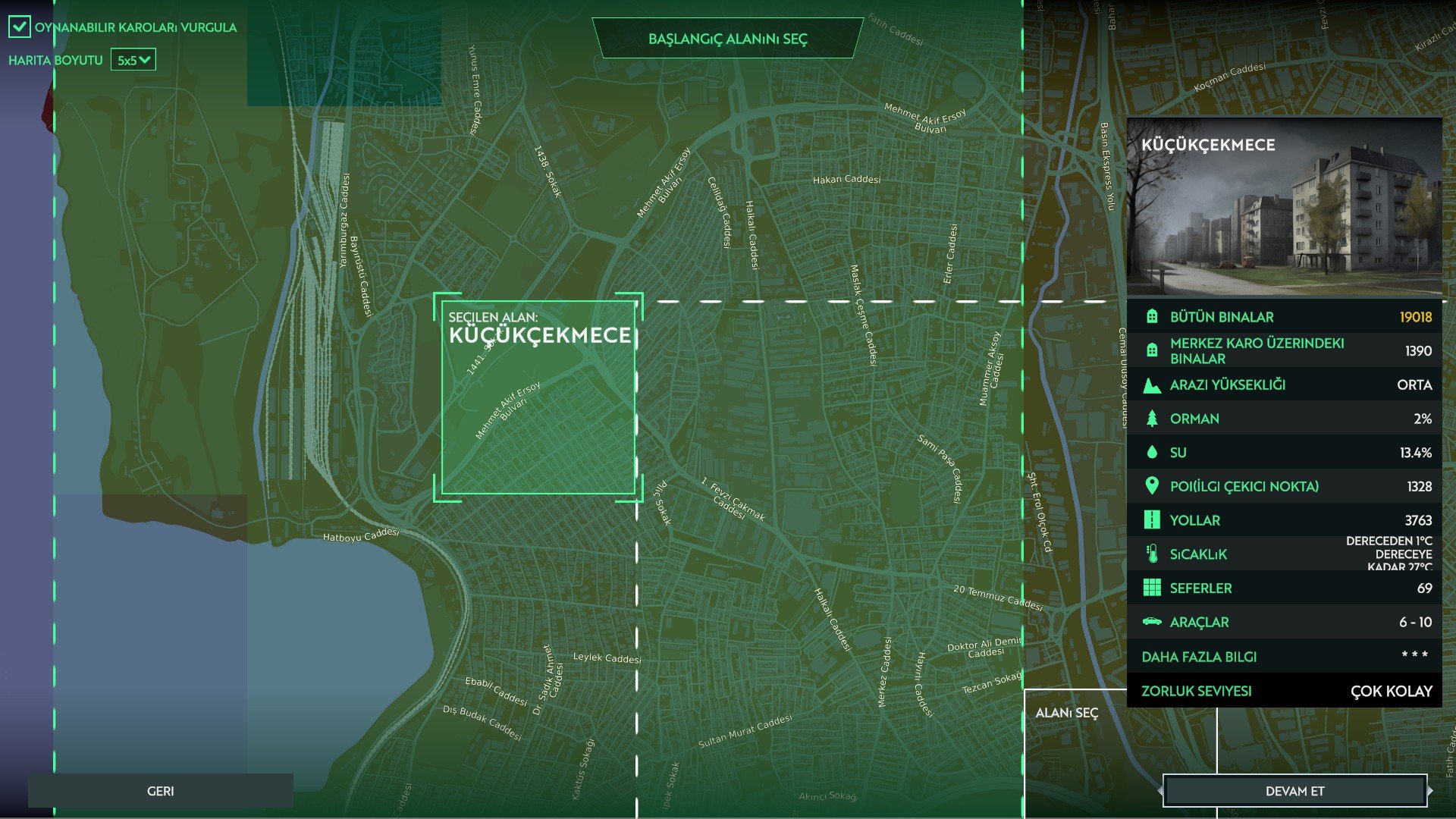1456x819 pixels.
Task: Toggle the Oynanabilir Karoları Vurgula checkbox
Action: pos(20,27)
